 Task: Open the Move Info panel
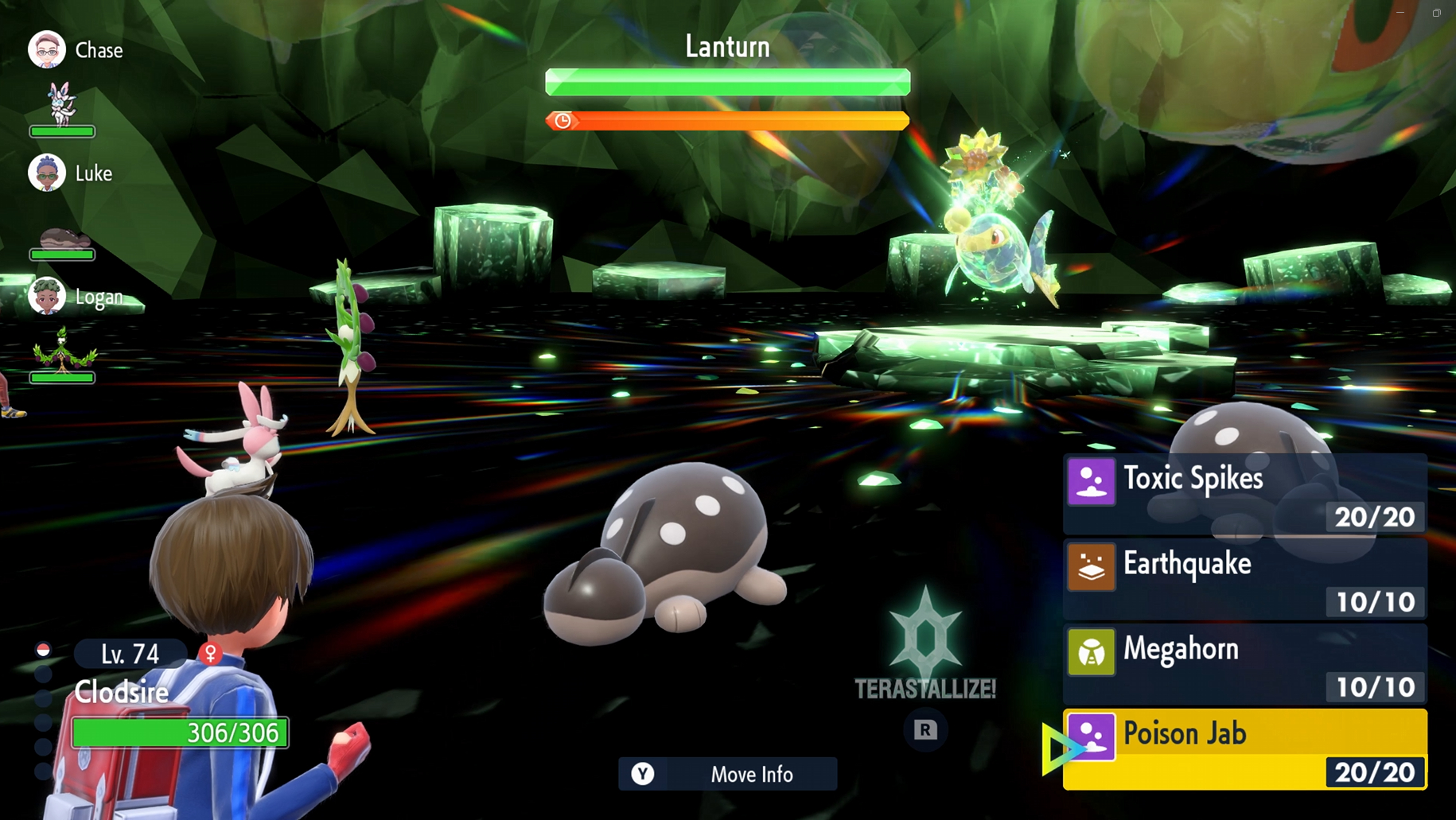pos(727,774)
